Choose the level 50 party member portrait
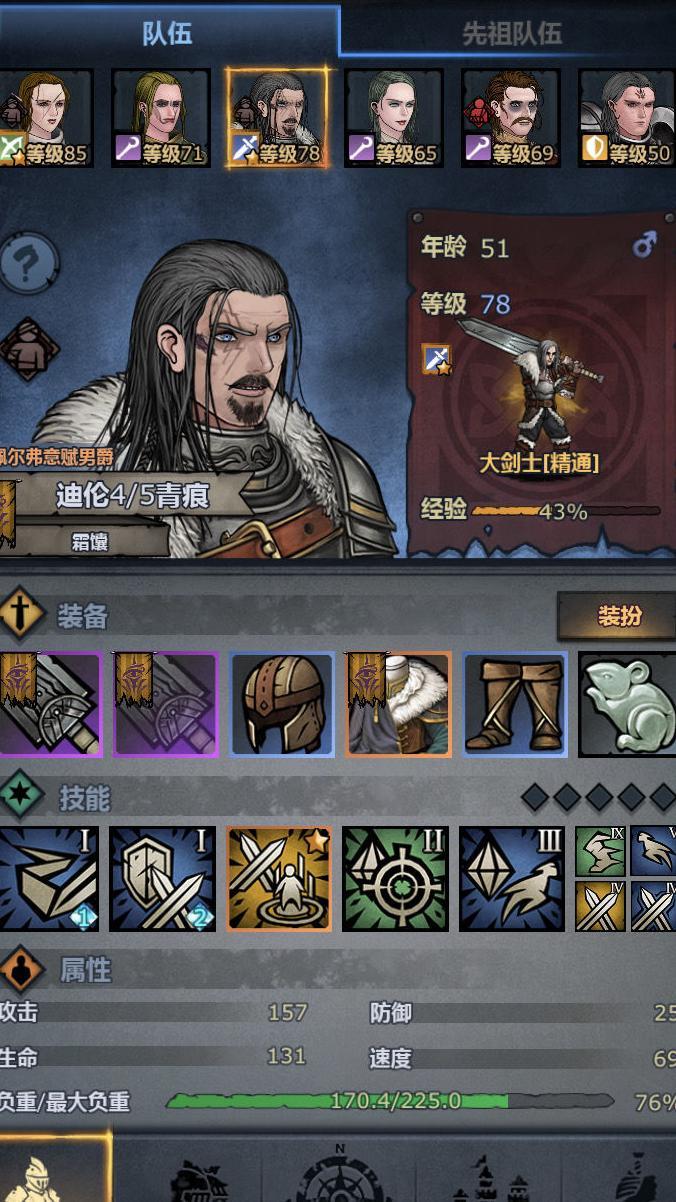 627,117
